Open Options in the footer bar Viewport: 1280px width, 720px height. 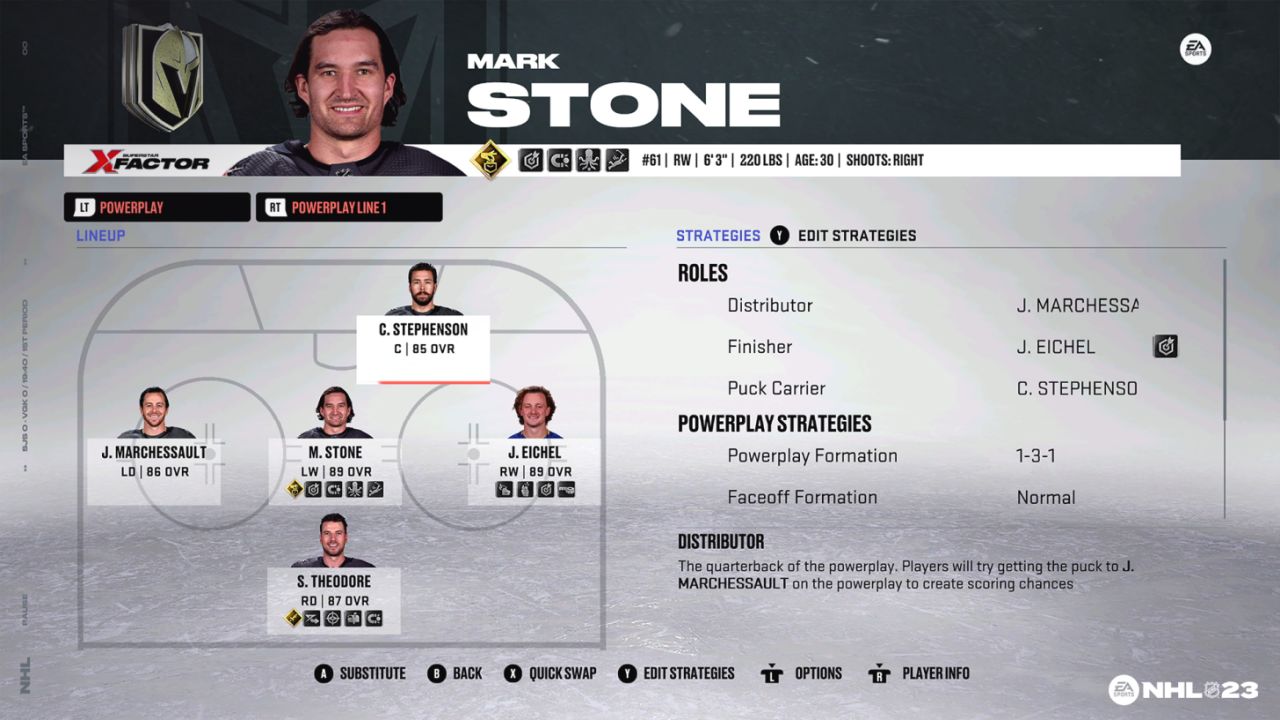coord(802,674)
